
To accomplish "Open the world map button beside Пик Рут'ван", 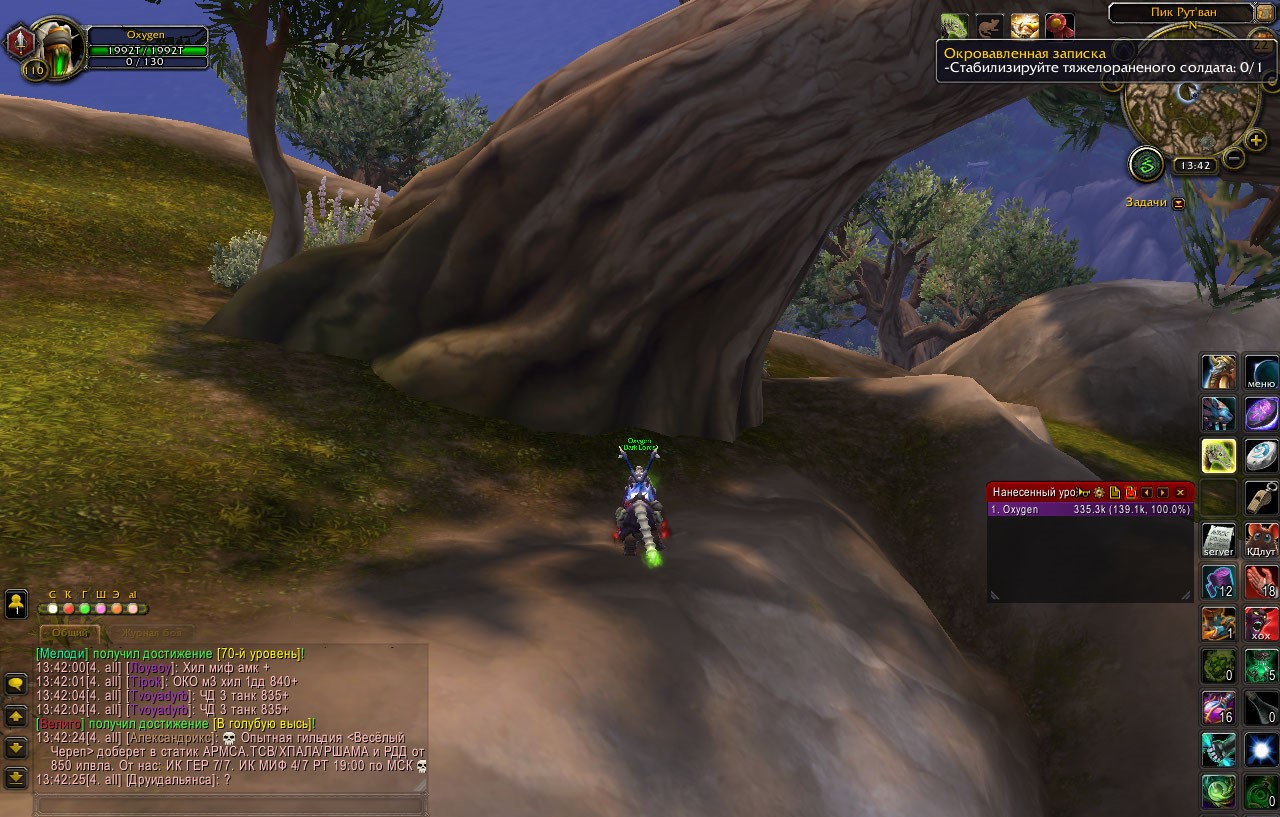I will pos(1266,13).
